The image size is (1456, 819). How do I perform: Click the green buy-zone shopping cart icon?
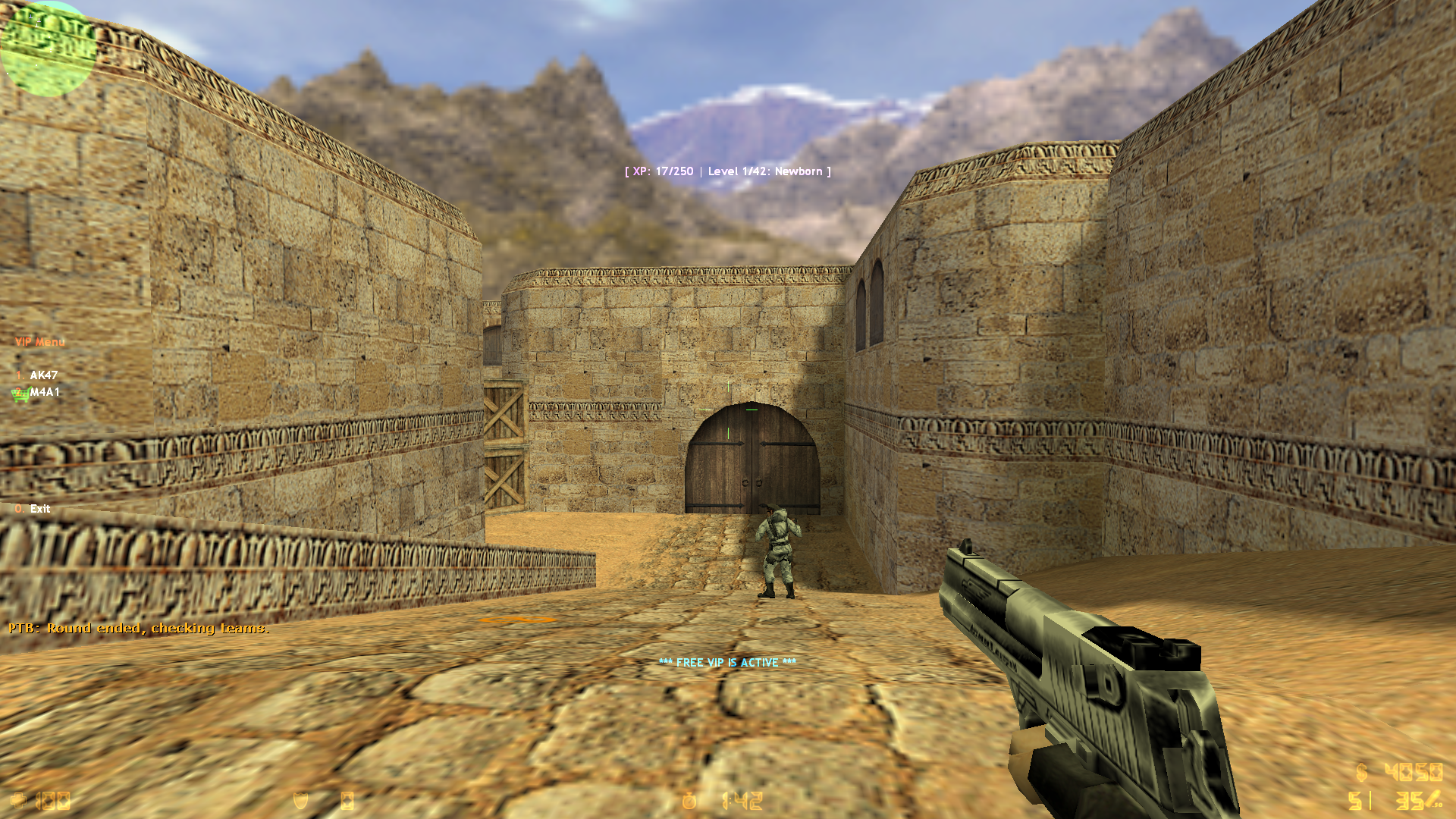(20, 394)
